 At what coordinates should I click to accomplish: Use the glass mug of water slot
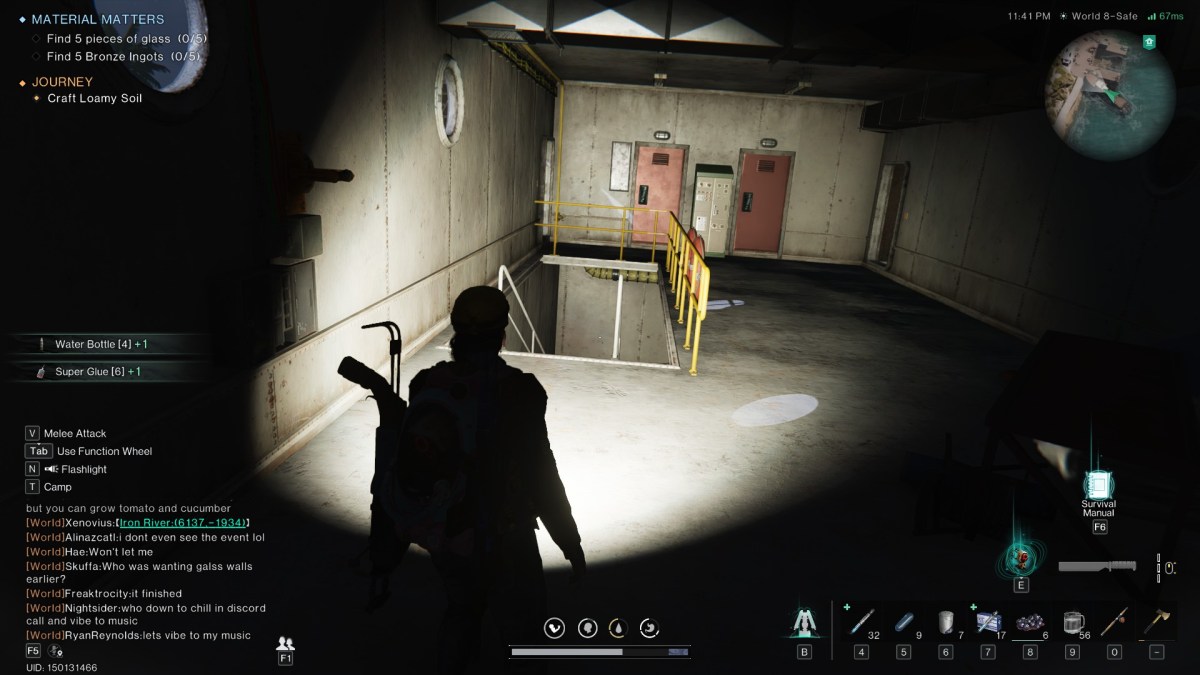pos(1072,621)
